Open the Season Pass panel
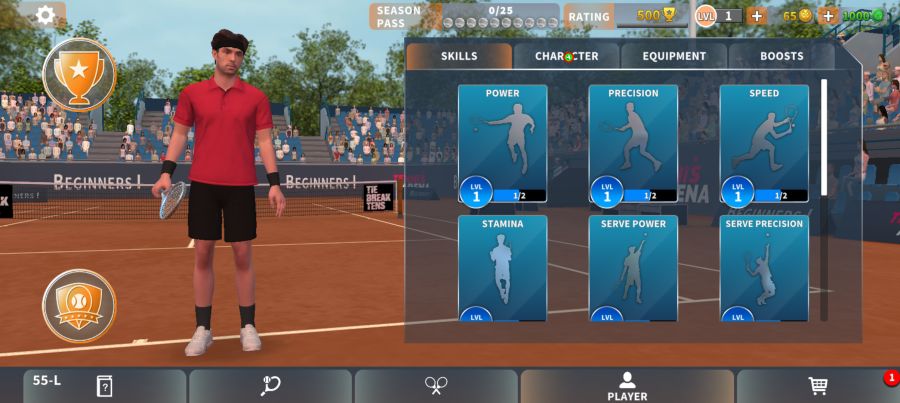900x403 pixels. 464,16
